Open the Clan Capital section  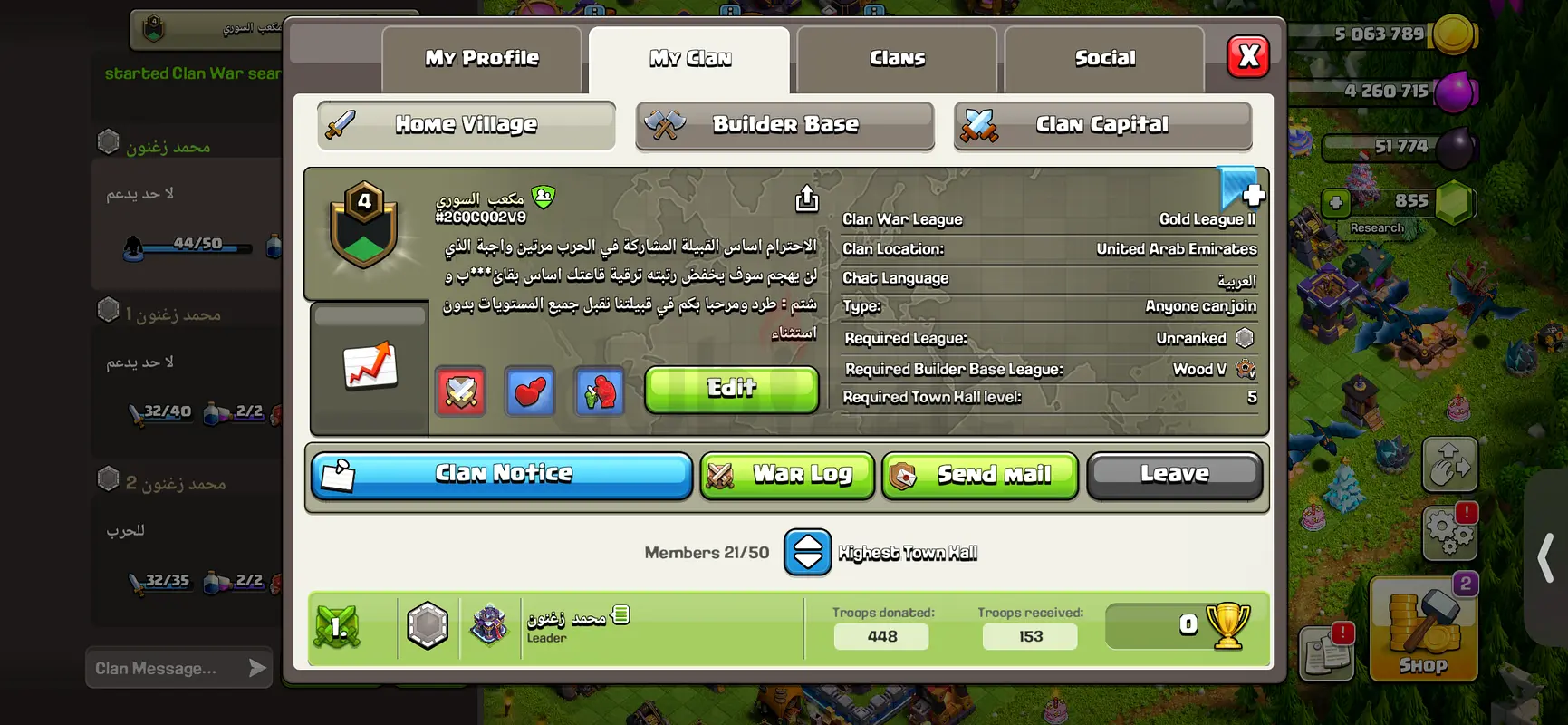click(x=1102, y=125)
